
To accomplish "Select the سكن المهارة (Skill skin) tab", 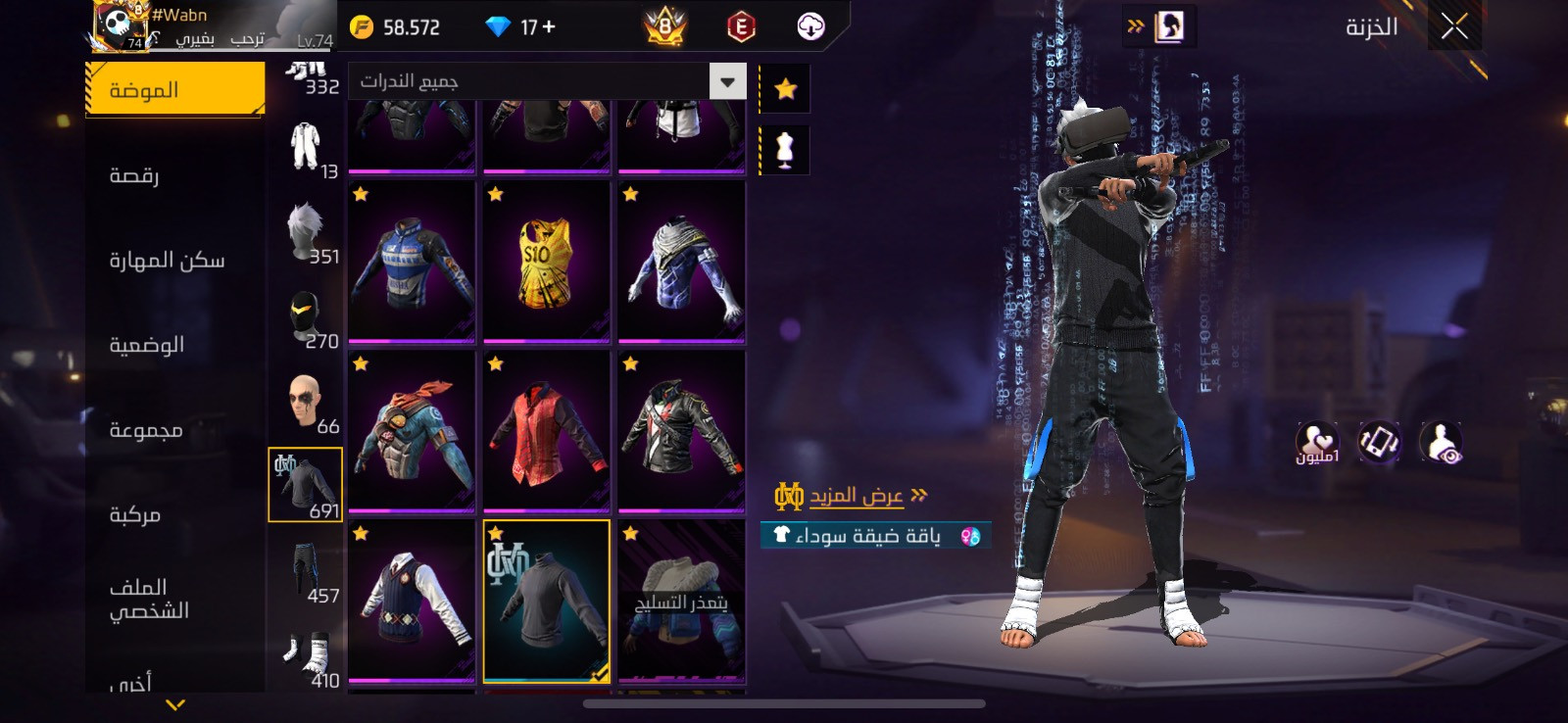I will (x=167, y=261).
